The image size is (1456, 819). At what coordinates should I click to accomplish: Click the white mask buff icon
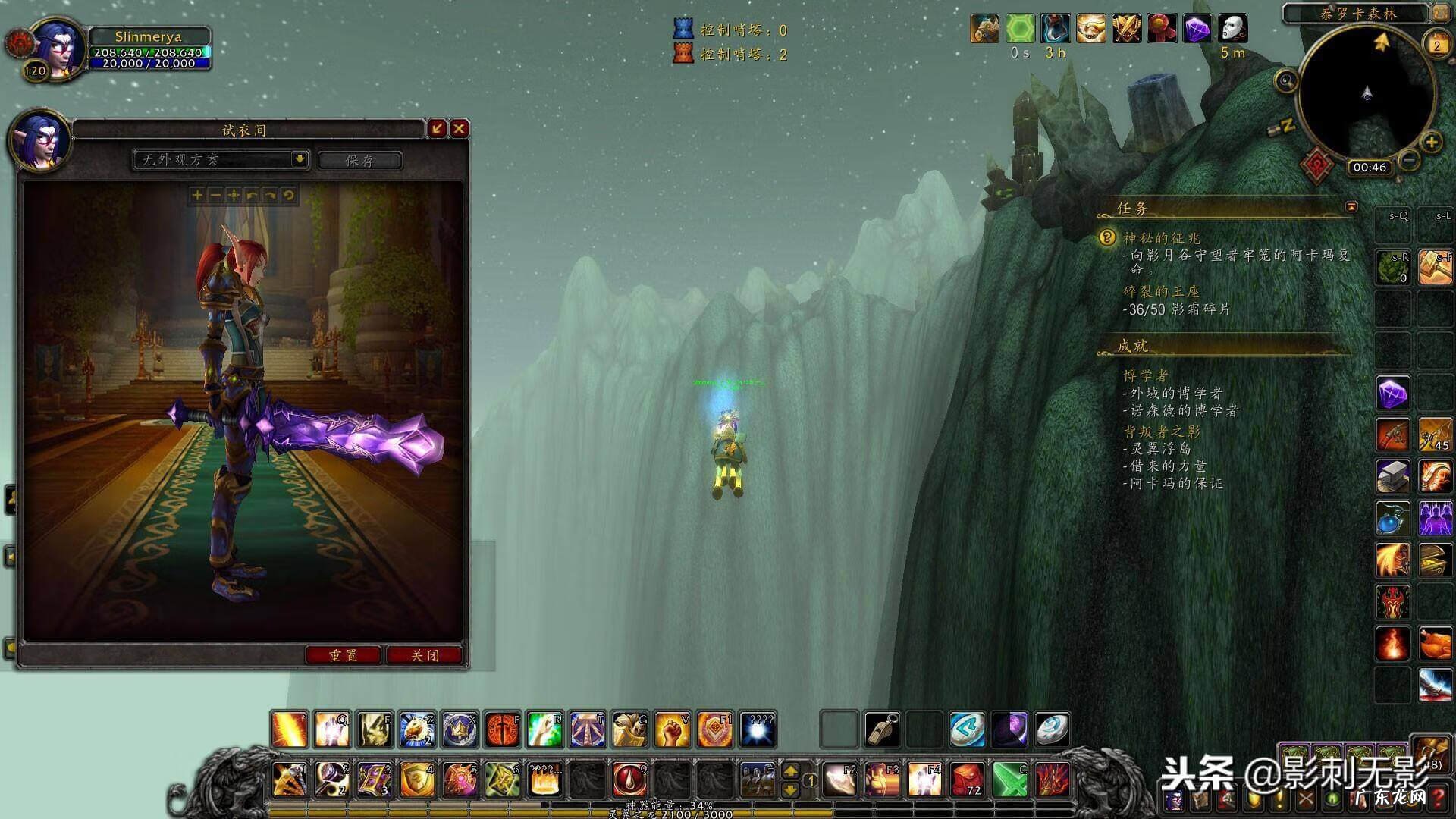click(x=1233, y=29)
